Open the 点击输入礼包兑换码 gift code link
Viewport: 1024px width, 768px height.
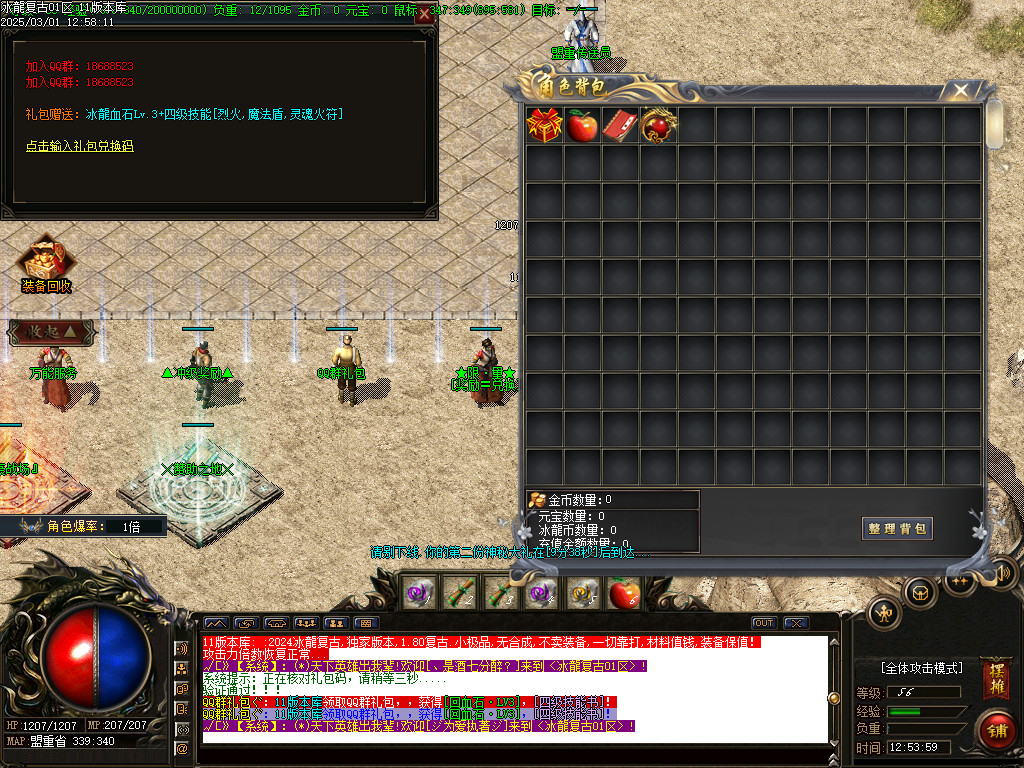[79, 146]
